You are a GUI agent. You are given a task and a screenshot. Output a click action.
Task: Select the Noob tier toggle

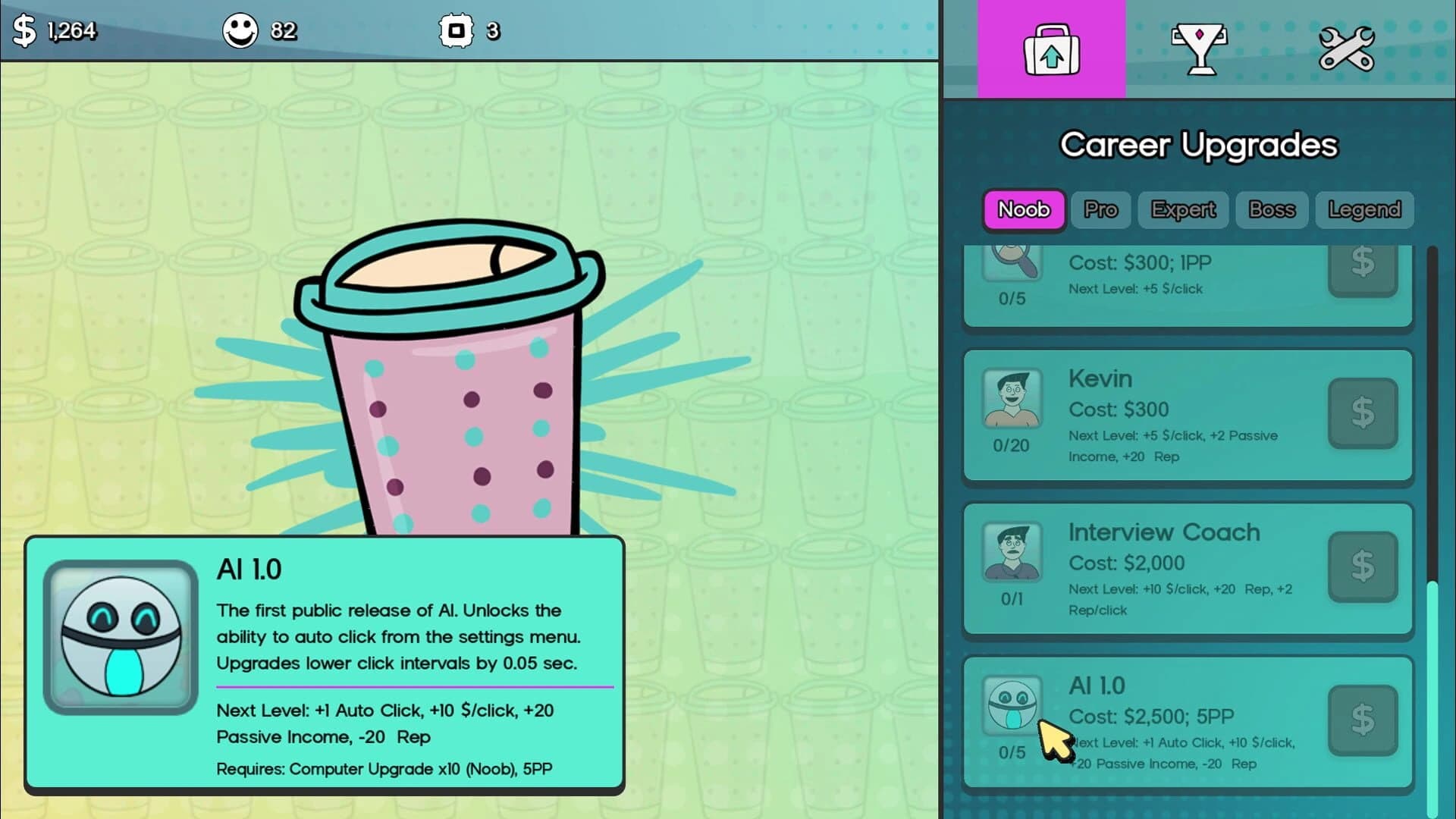1023,210
